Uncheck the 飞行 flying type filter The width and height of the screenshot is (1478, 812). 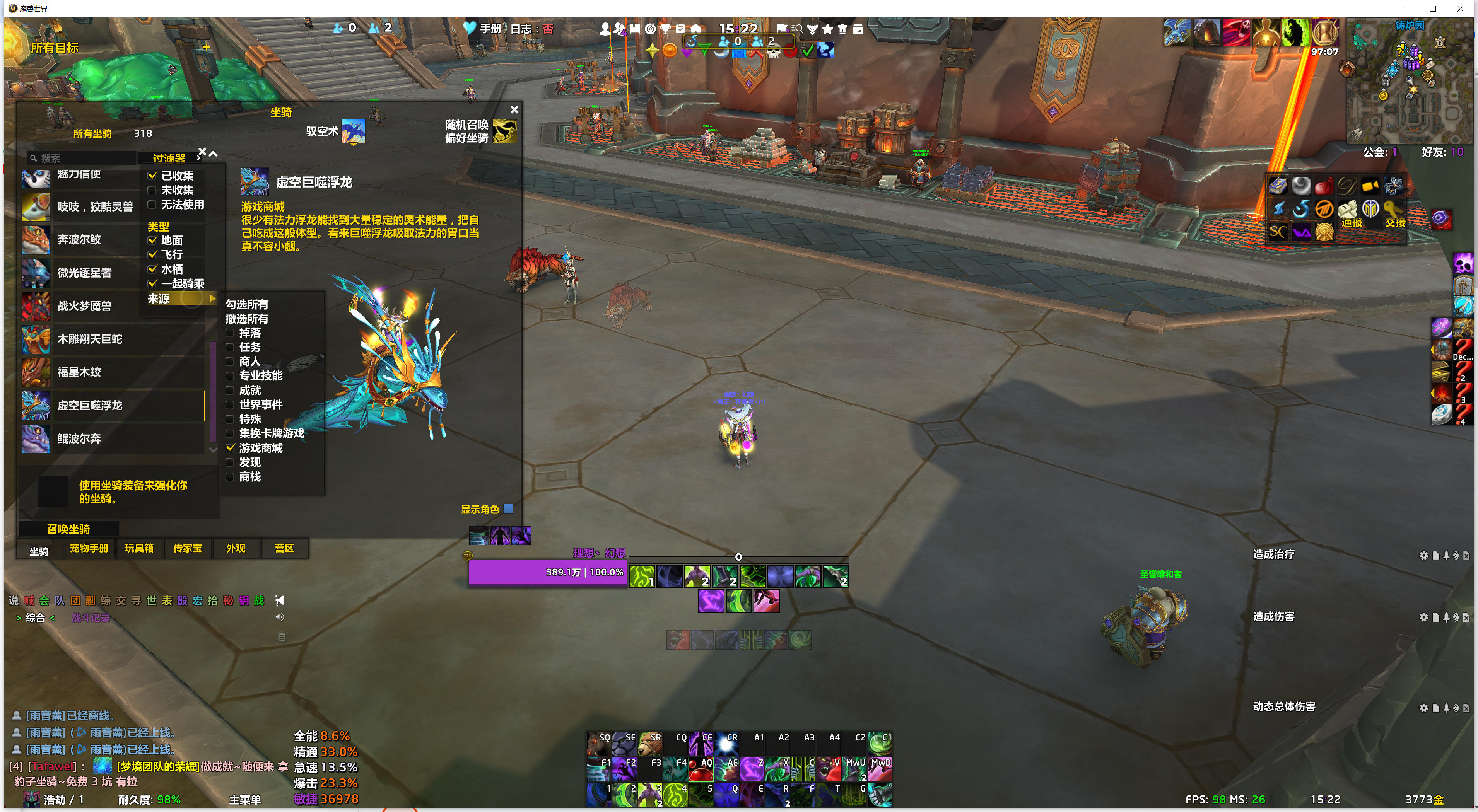[x=153, y=254]
